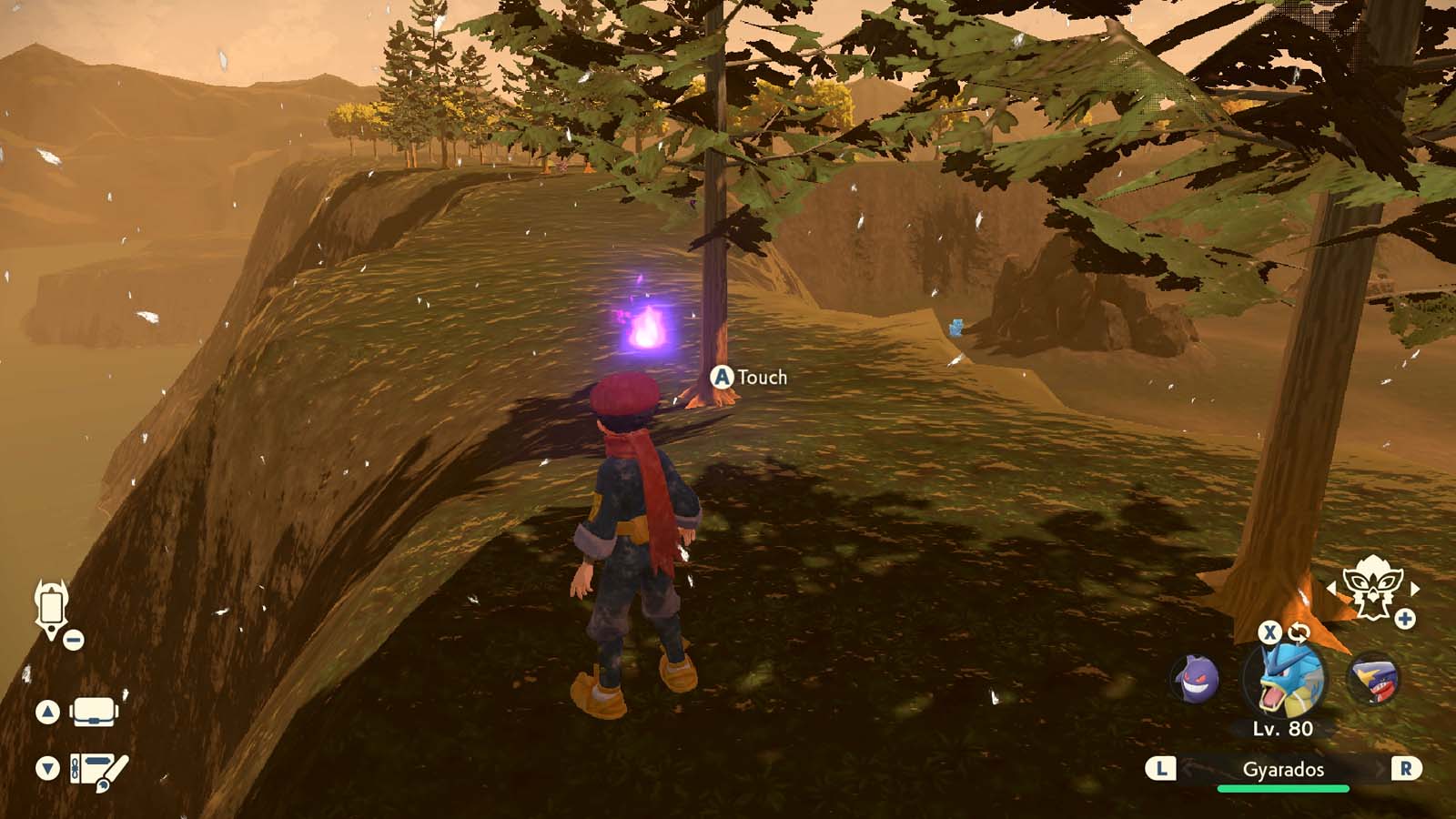The height and width of the screenshot is (819, 1456).
Task: Click the right arrowhead beside the Arceus icon
Action: (1415, 590)
